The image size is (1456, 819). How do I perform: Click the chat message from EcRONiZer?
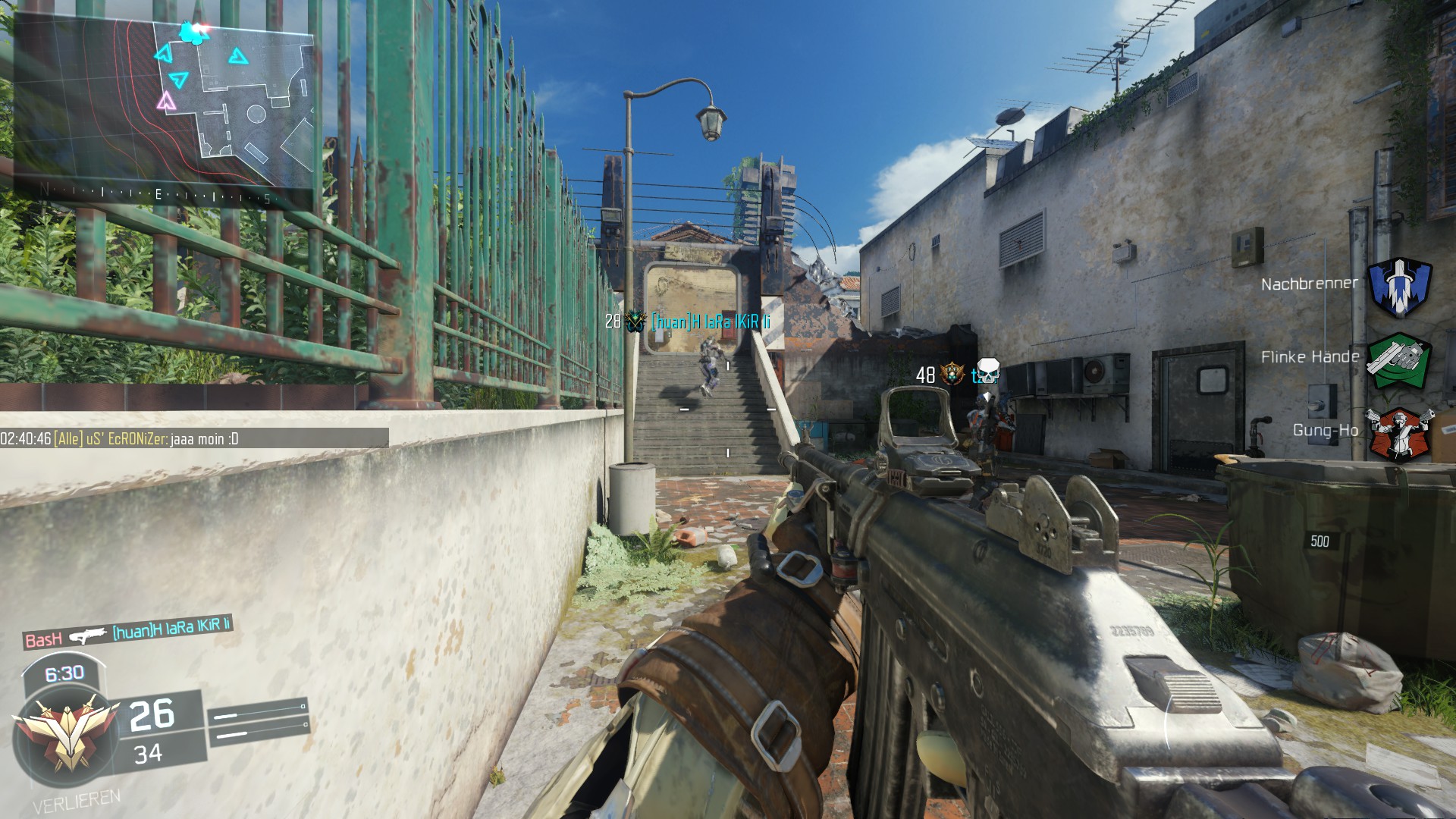click(x=194, y=438)
